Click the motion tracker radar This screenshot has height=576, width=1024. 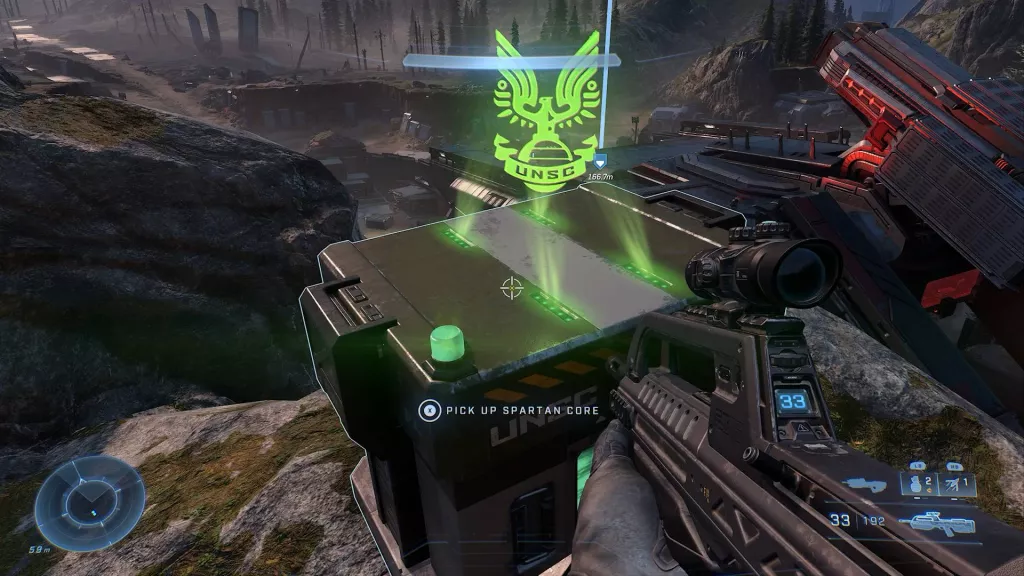(89, 503)
